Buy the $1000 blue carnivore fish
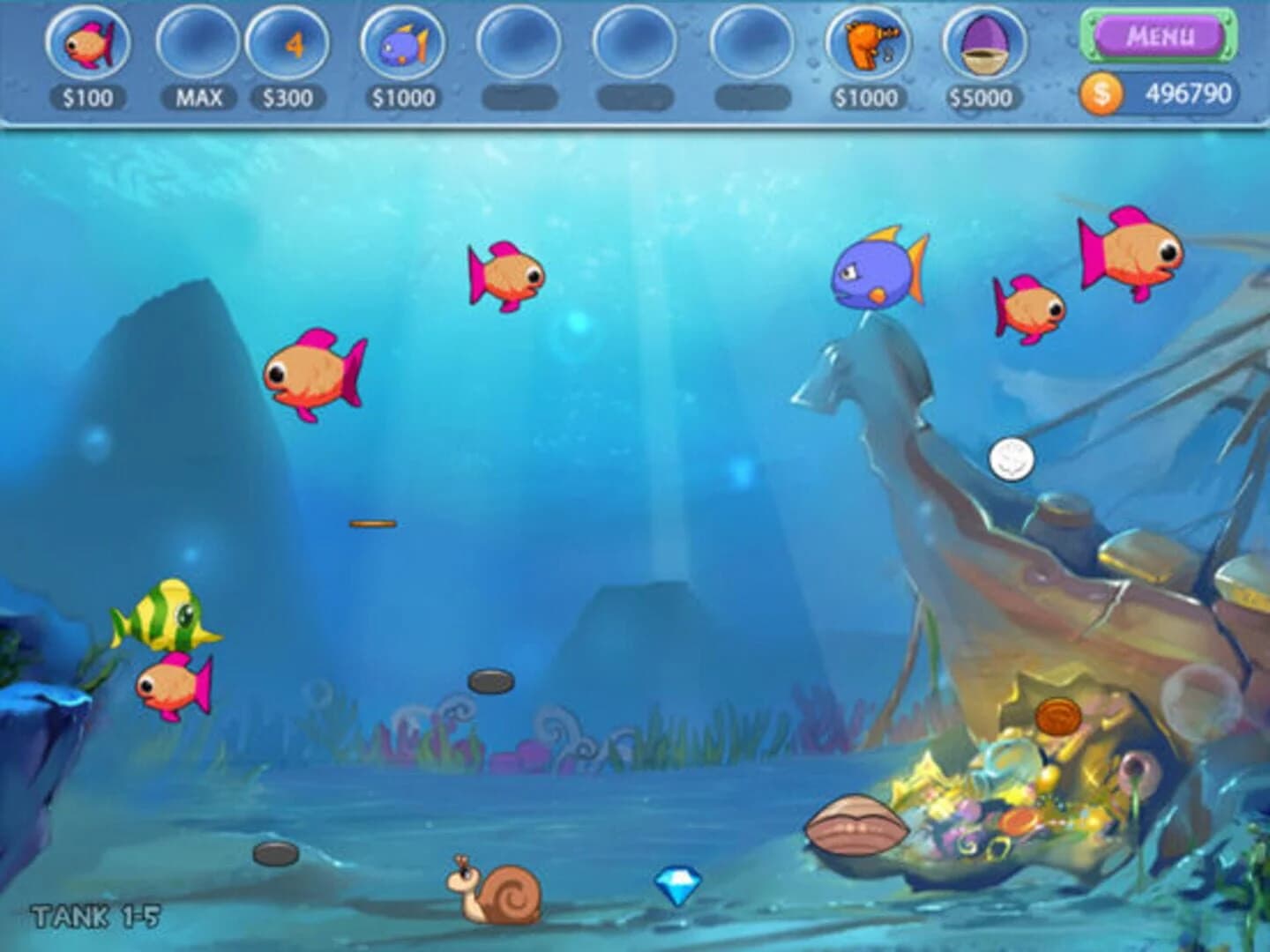Screen dimensions: 1270x952 pyautogui.click(x=402, y=44)
